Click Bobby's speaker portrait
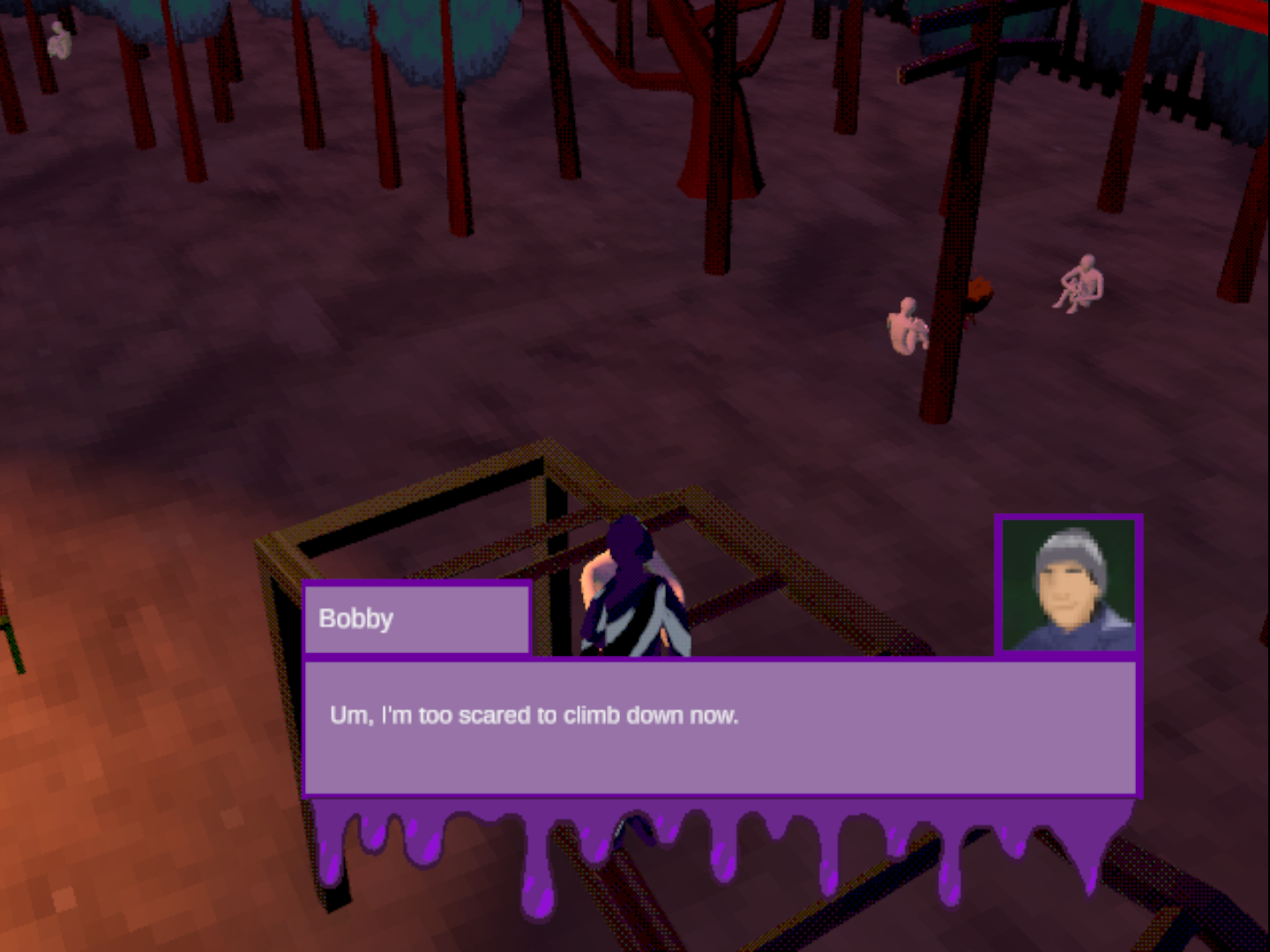The width and height of the screenshot is (1270, 952). pos(1069,585)
